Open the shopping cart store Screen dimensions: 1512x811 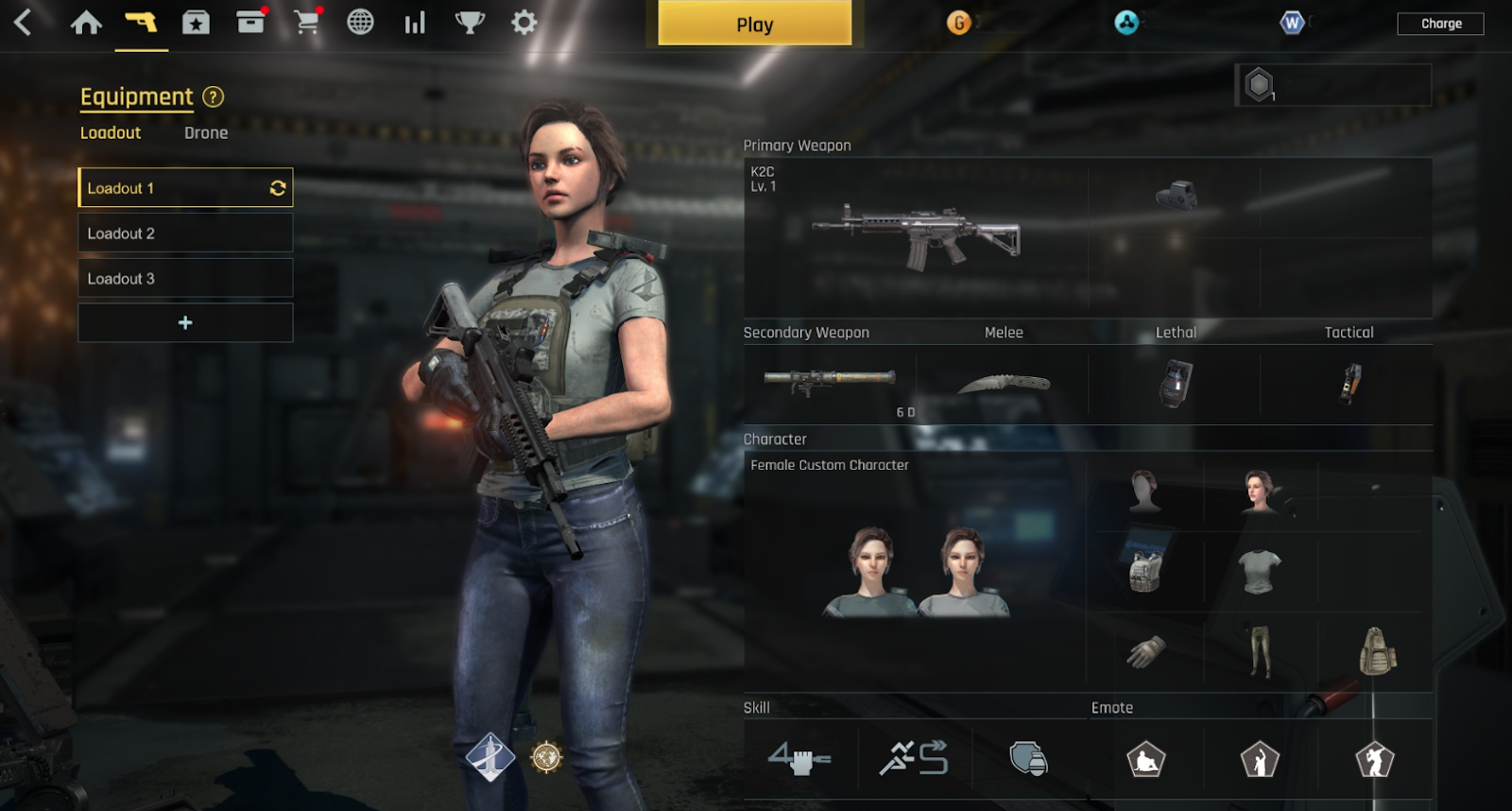click(306, 23)
